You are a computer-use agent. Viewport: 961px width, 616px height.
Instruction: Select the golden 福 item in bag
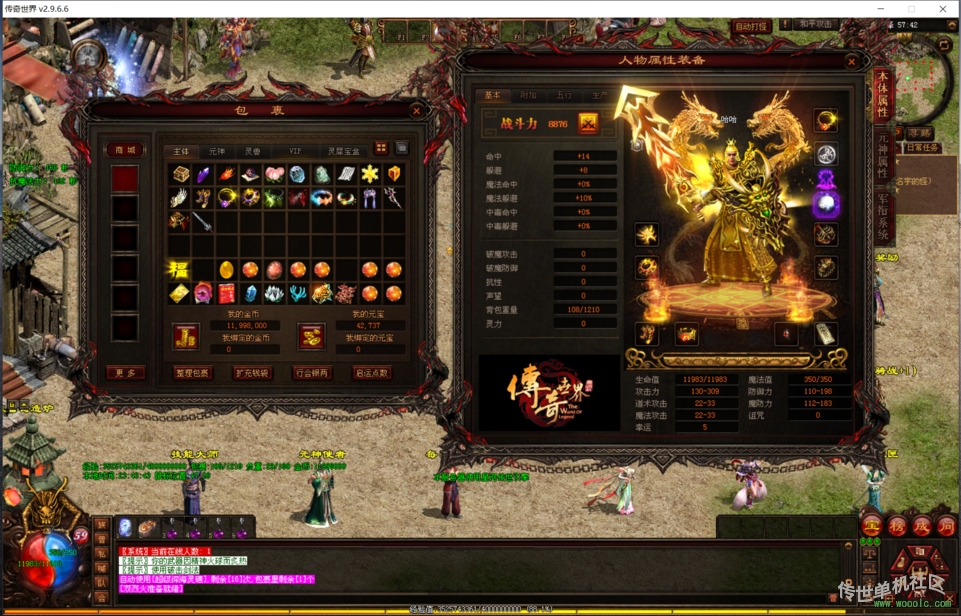pos(179,269)
